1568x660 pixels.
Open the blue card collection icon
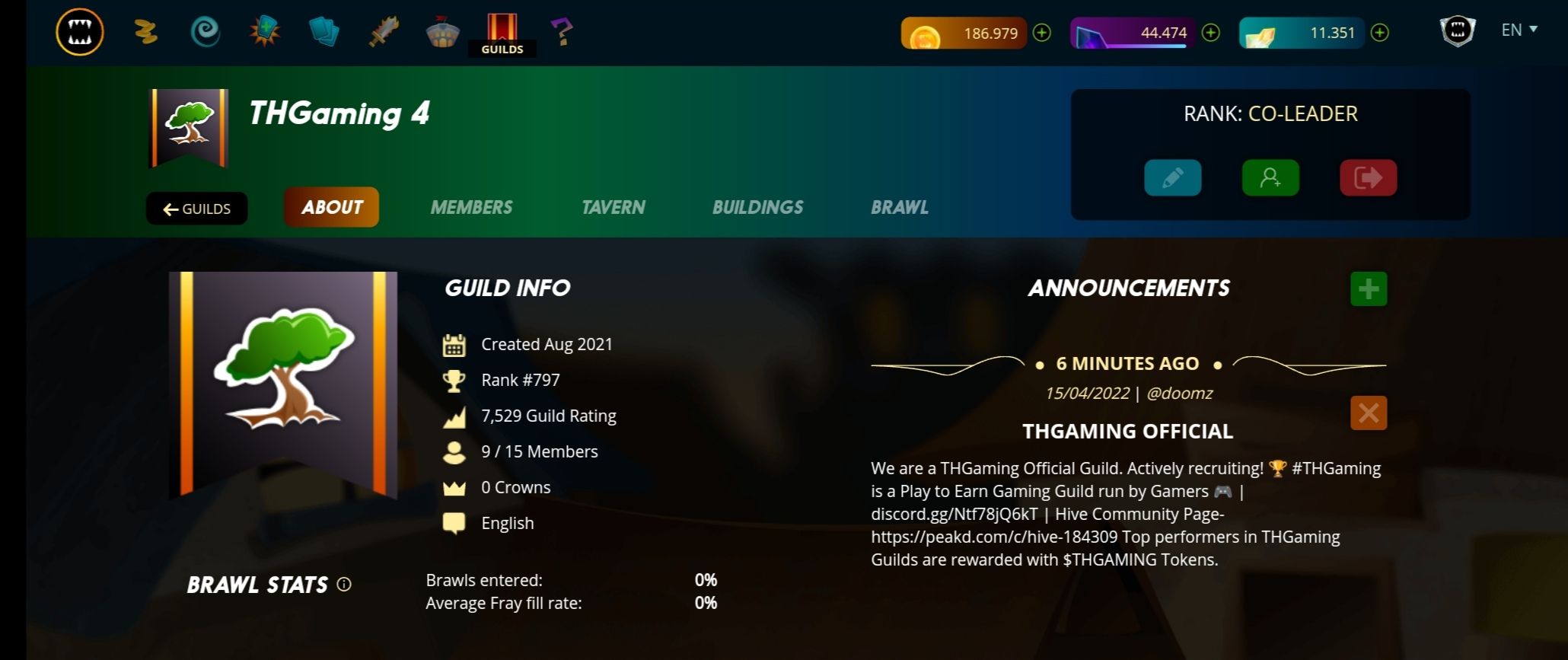[x=323, y=31]
